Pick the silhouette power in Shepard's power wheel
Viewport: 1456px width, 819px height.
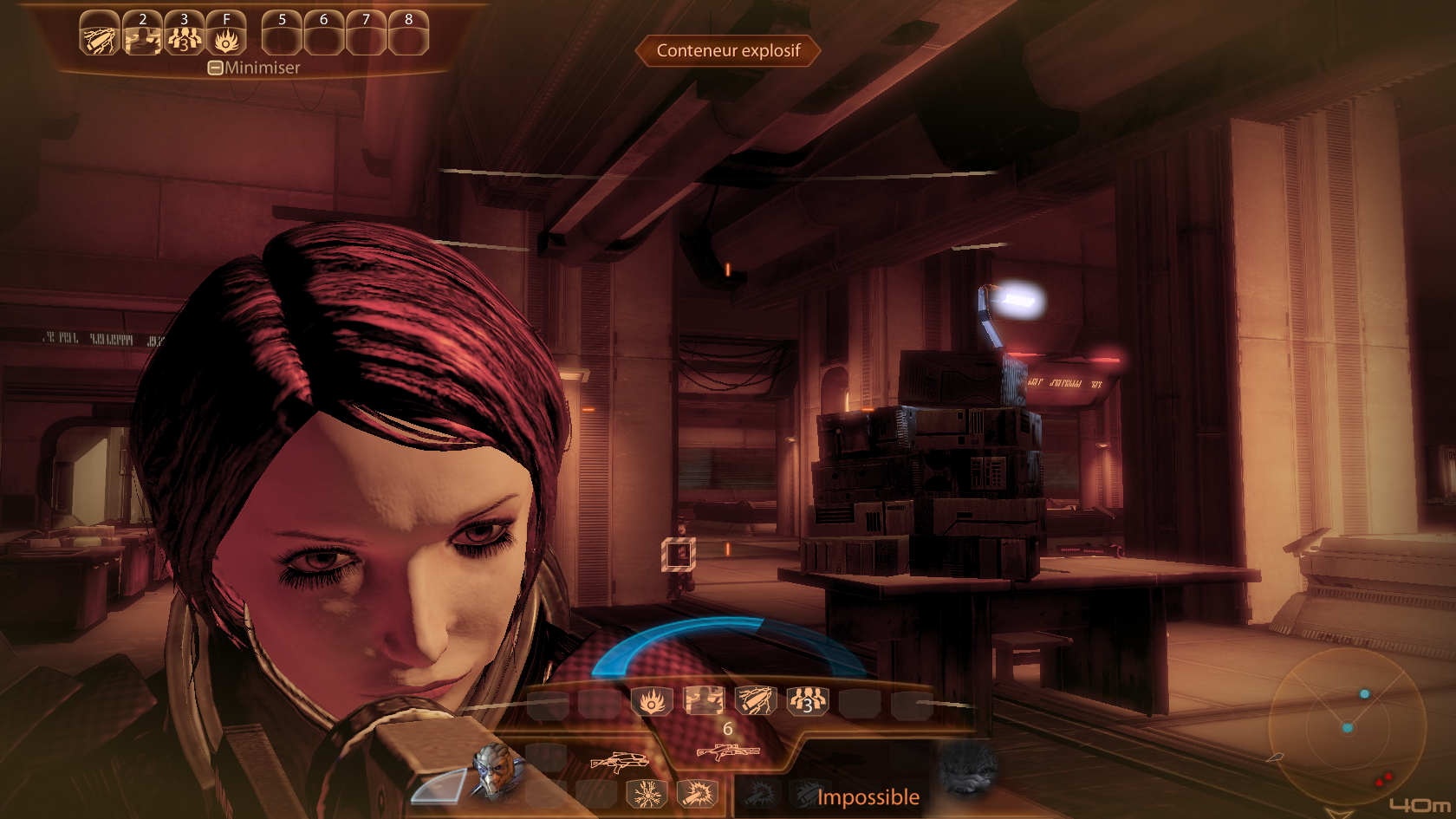tap(704, 700)
